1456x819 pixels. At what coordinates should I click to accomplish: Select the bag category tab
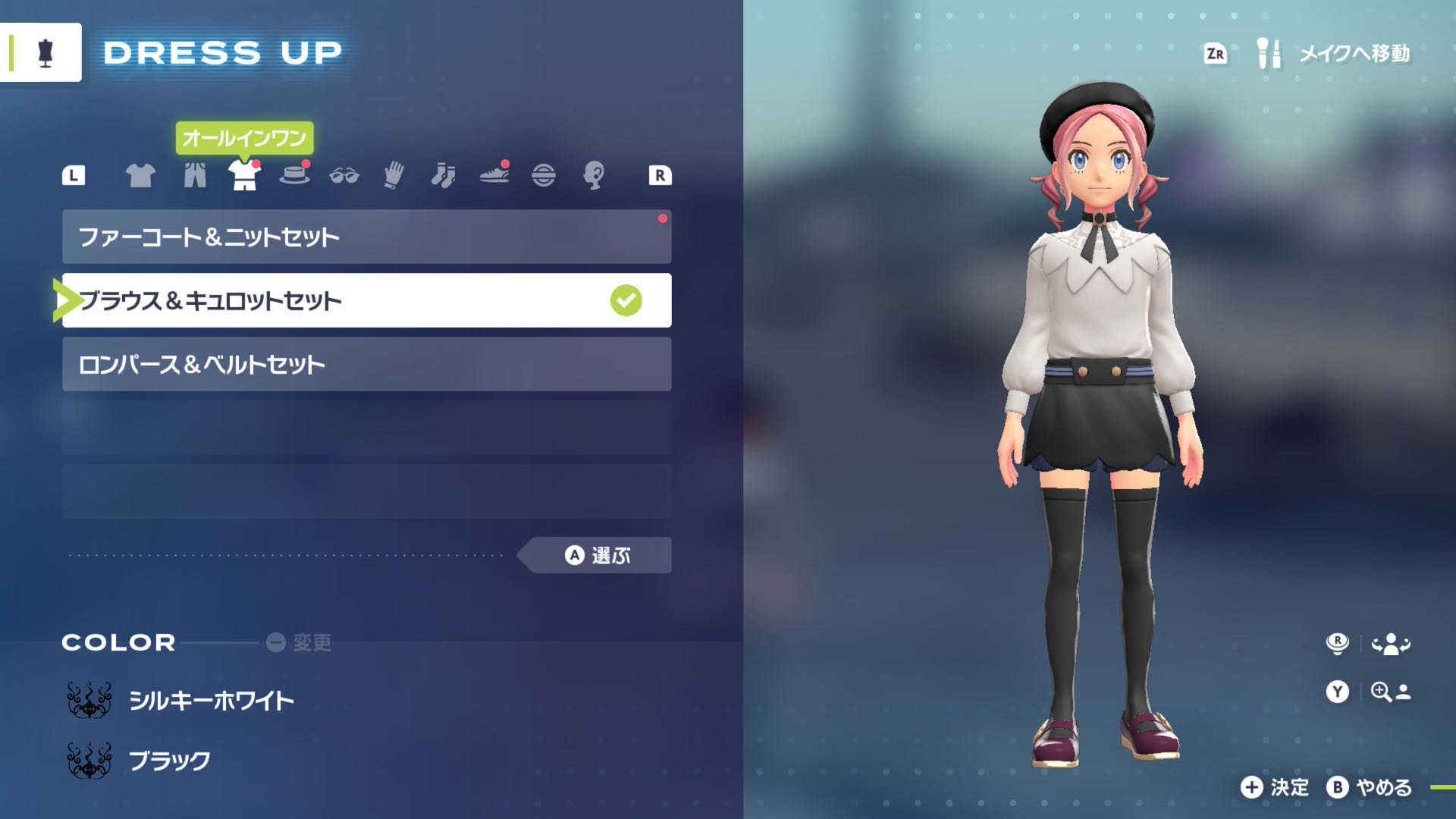coord(544,175)
